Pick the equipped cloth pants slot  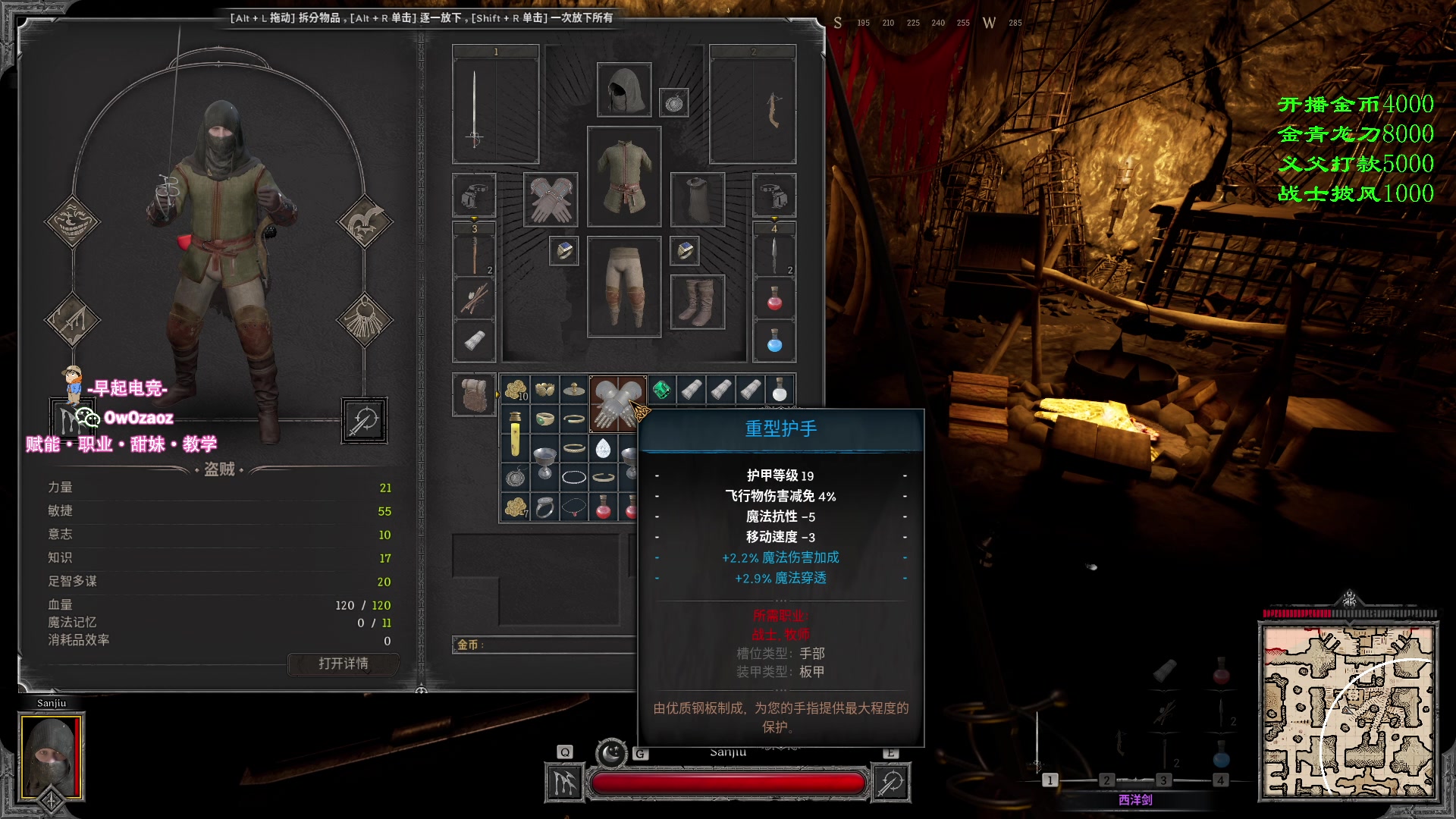[623, 287]
